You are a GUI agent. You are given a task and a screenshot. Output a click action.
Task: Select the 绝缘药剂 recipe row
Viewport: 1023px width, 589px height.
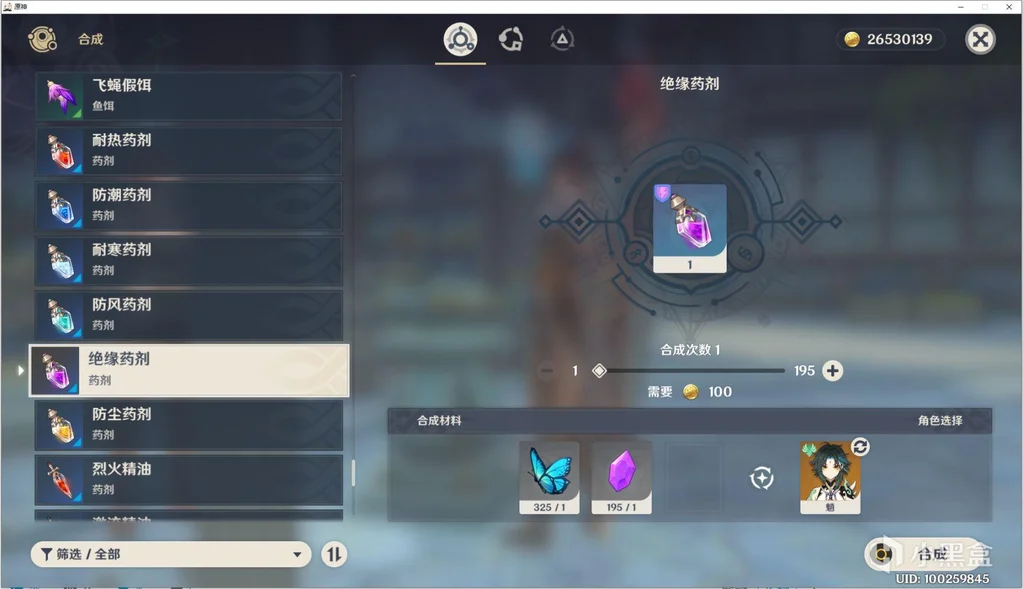point(188,370)
